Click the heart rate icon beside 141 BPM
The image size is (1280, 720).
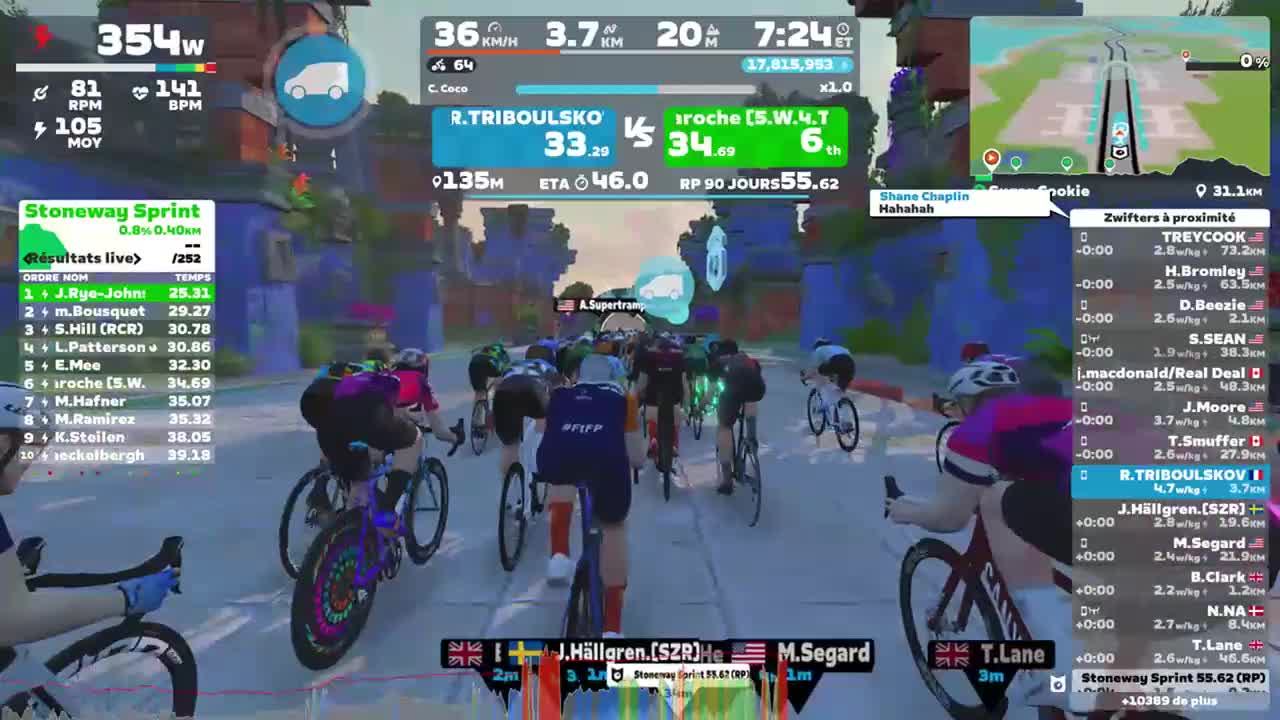click(140, 93)
